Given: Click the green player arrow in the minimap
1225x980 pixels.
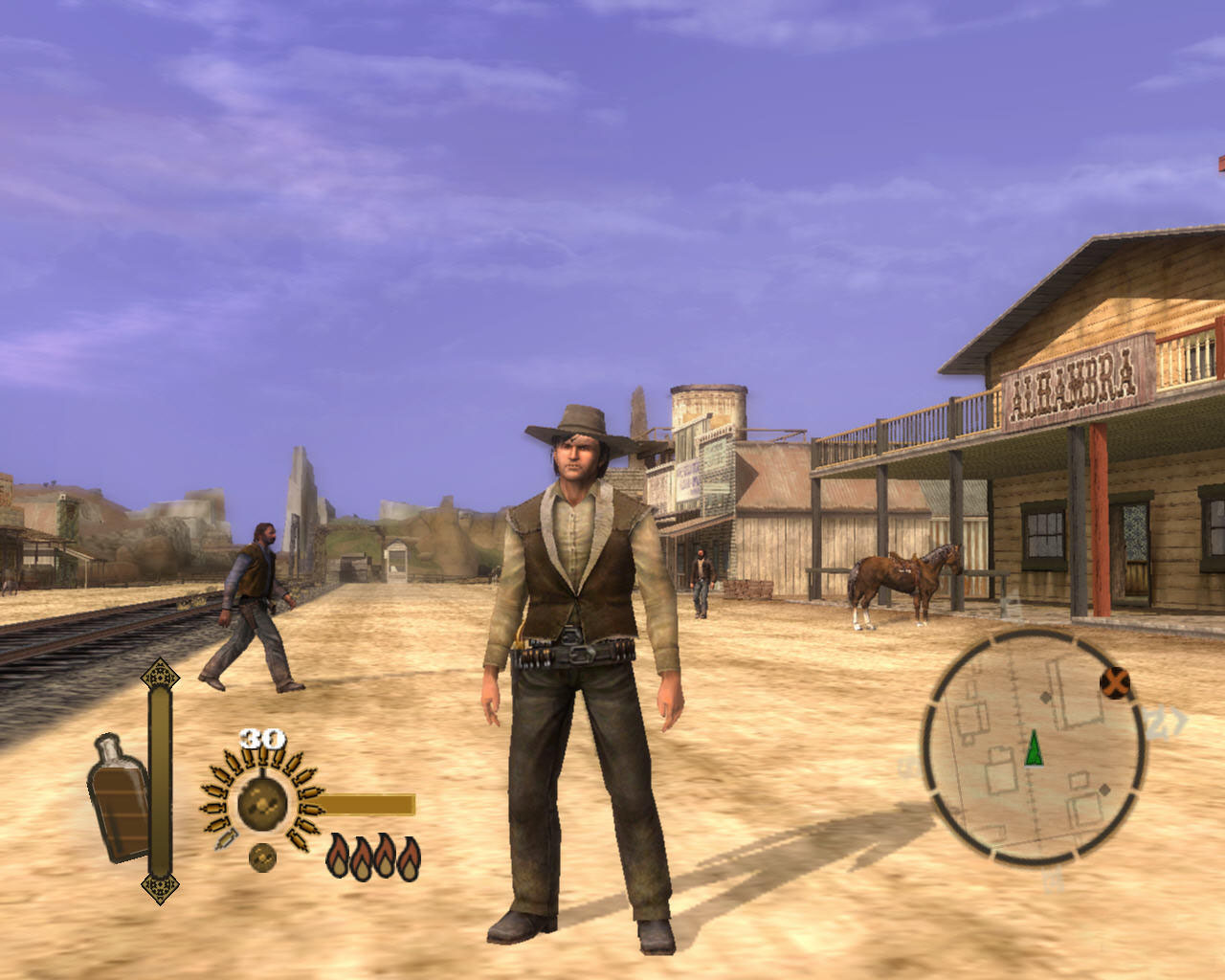Looking at the screenshot, I should (x=1034, y=749).
